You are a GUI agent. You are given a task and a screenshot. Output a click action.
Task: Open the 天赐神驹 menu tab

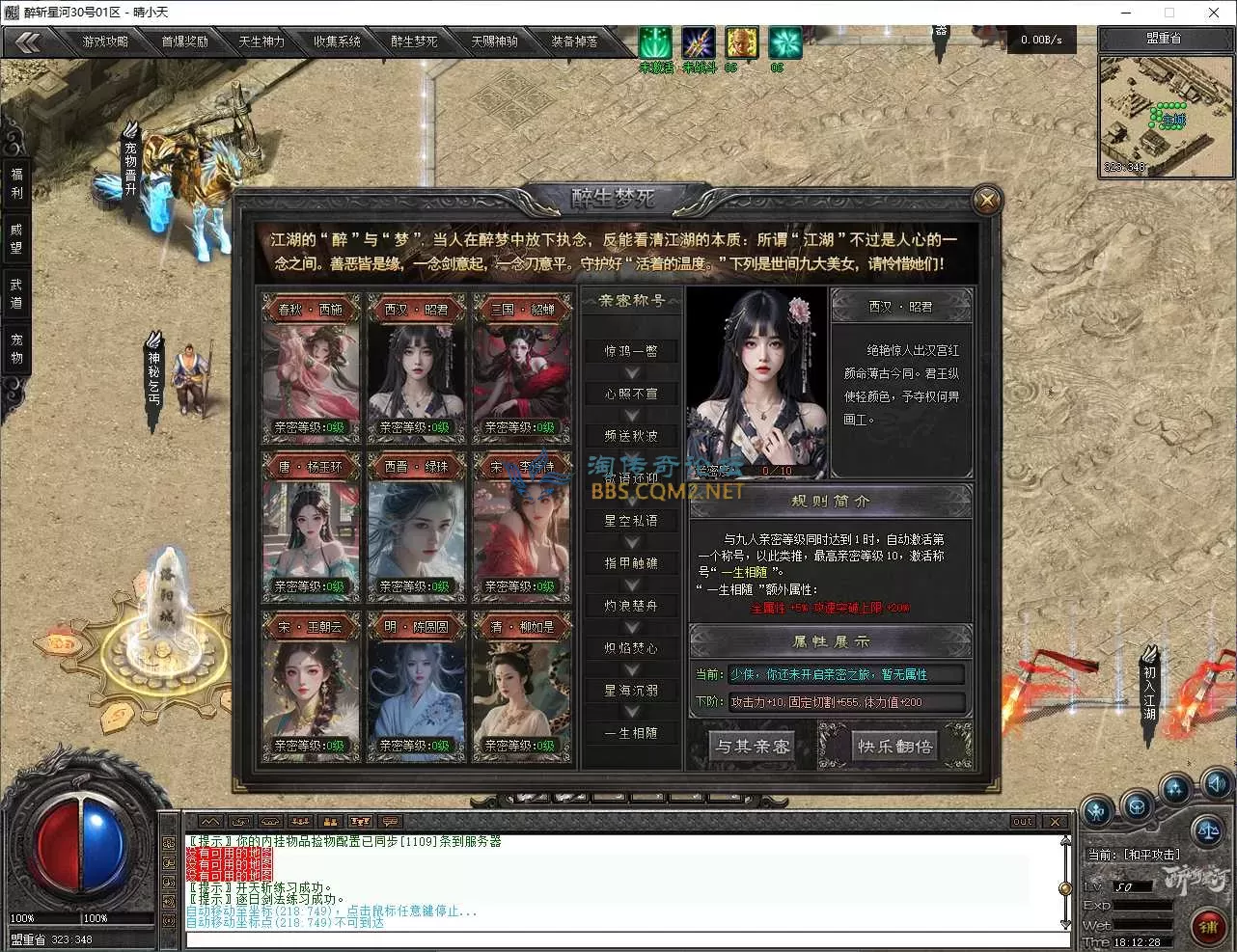pyautogui.click(x=494, y=41)
